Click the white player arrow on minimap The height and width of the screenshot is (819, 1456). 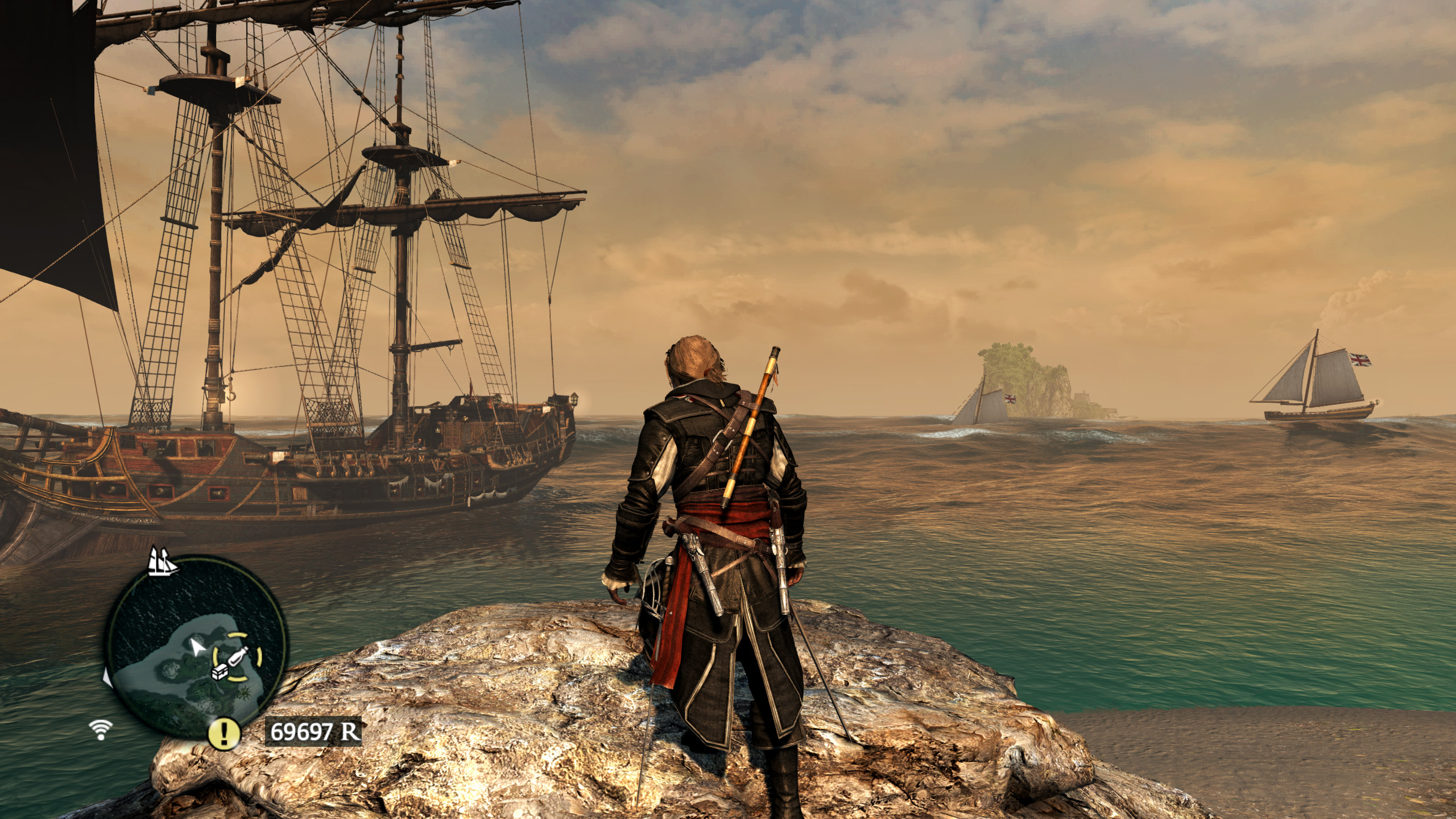[197, 646]
